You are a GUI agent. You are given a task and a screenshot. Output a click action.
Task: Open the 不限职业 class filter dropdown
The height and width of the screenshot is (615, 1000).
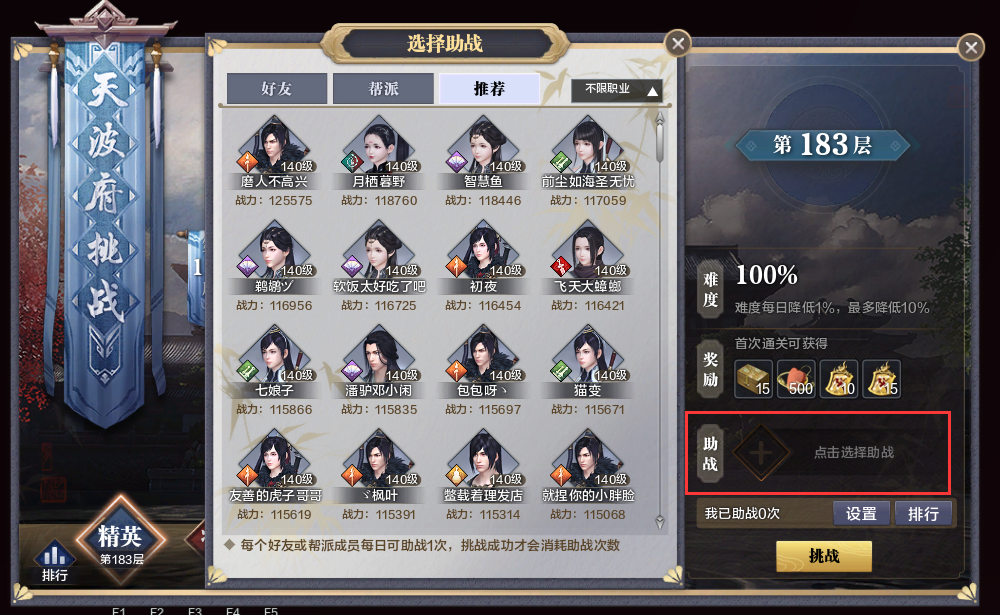[x=617, y=90]
